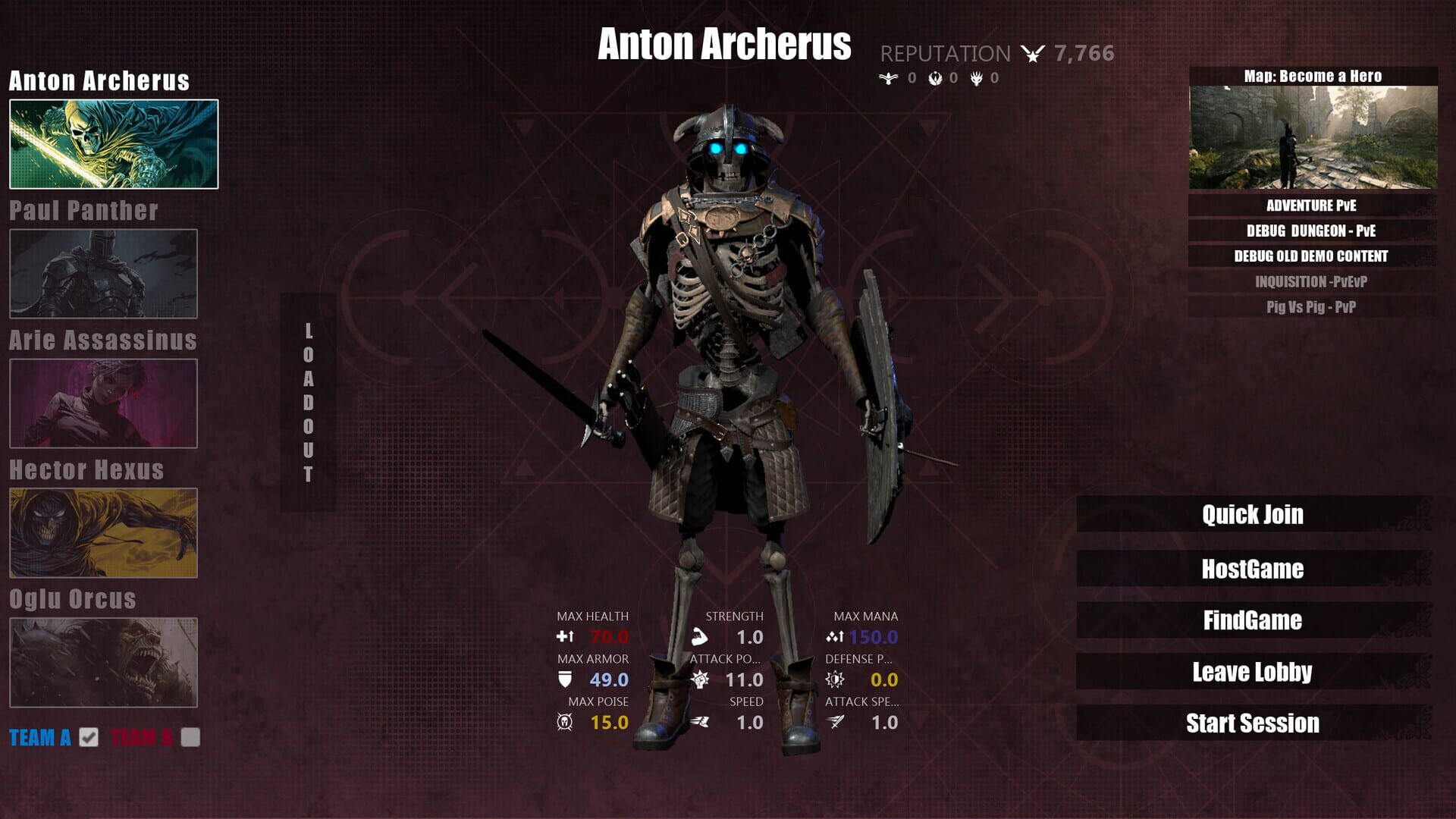1456x819 pixels.
Task: Click the Start Session button
Action: pos(1253,723)
